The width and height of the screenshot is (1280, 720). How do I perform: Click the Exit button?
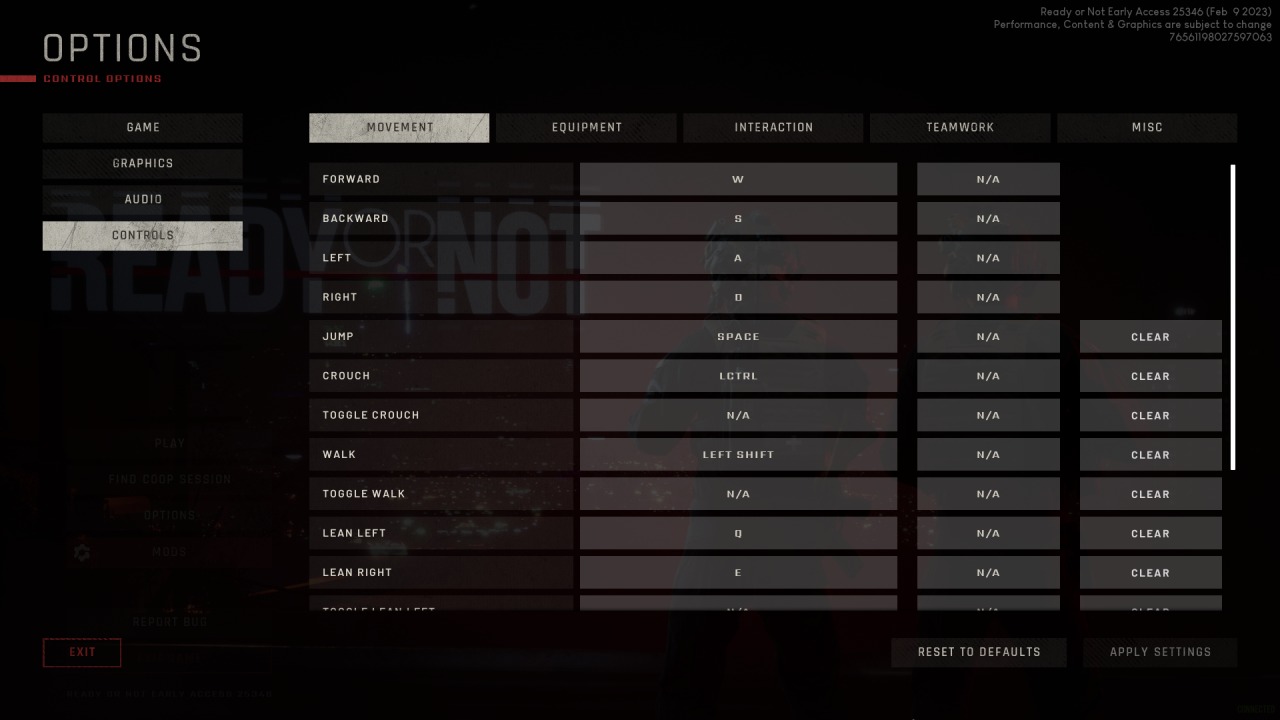pos(82,652)
